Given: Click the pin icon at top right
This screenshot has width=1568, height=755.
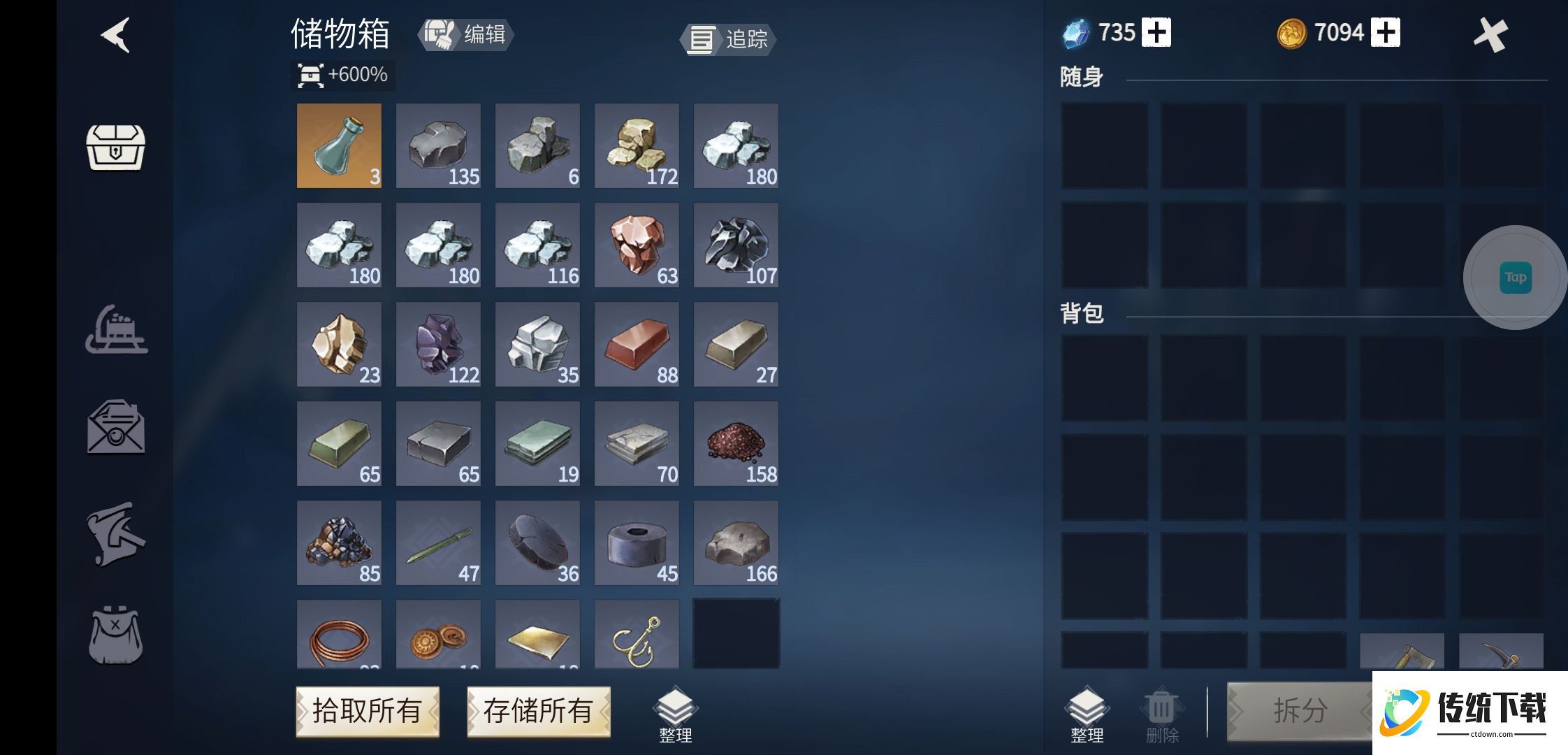Looking at the screenshot, I should tap(1491, 33).
